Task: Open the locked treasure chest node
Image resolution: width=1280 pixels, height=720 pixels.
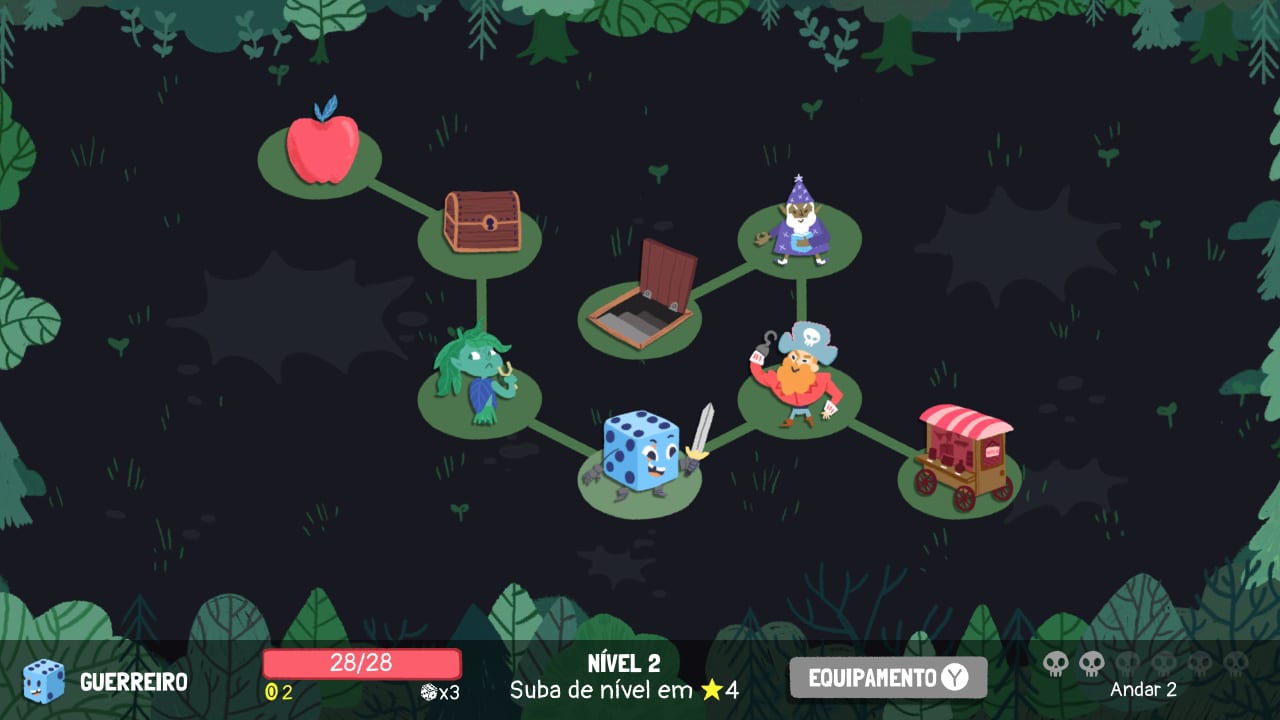Action: 483,222
